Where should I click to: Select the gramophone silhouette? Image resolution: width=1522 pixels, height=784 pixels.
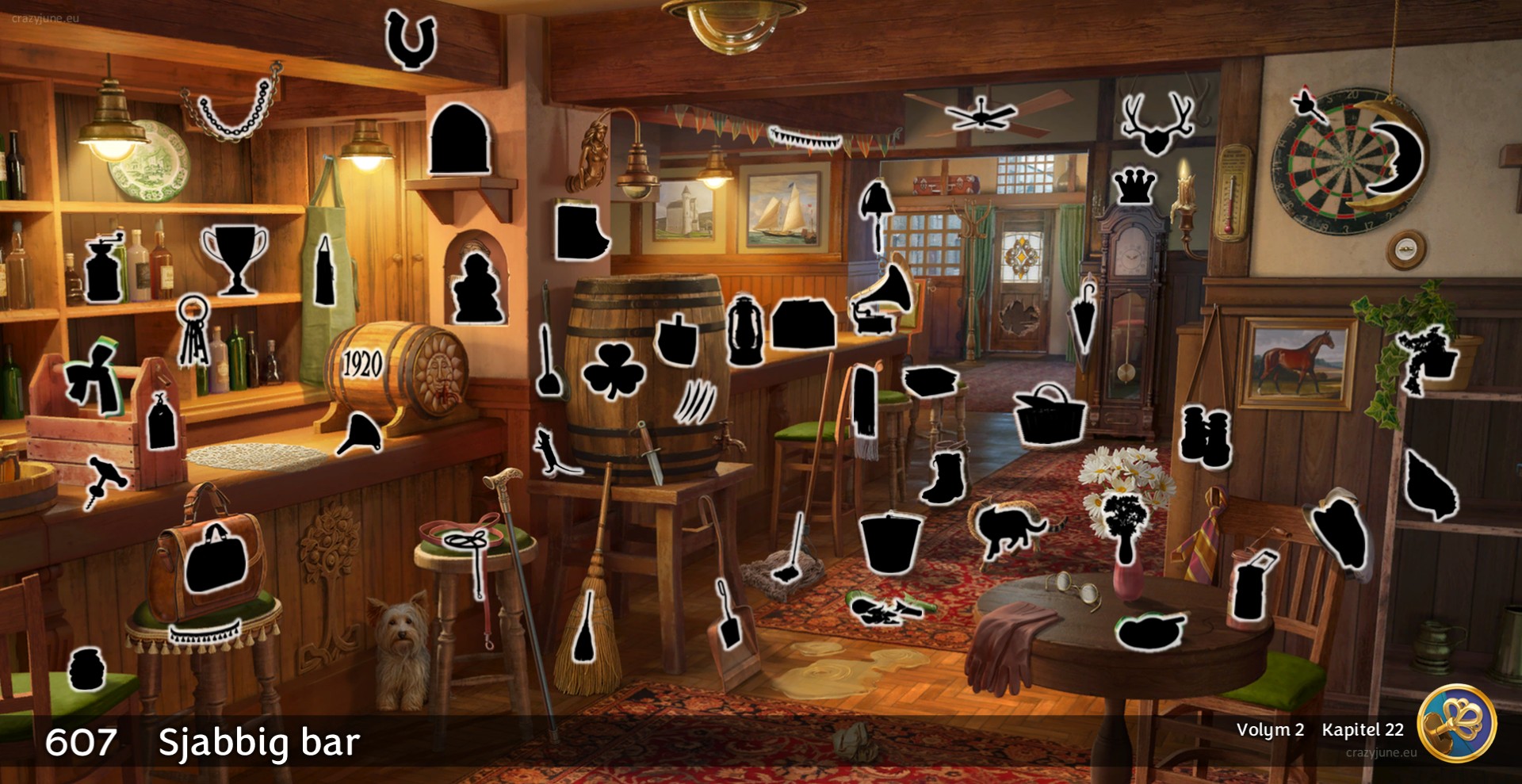tap(882, 300)
